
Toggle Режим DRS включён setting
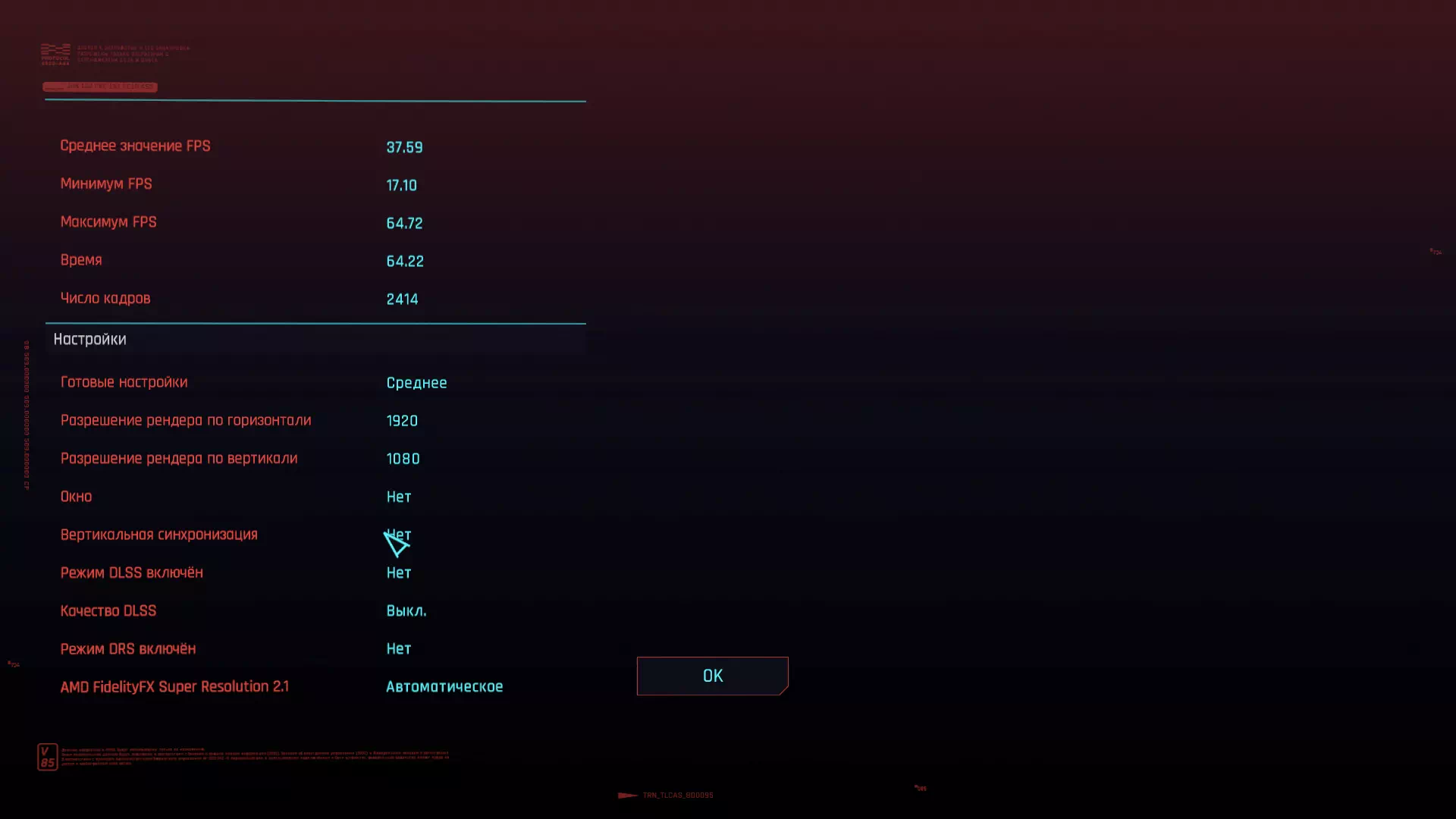click(x=398, y=648)
